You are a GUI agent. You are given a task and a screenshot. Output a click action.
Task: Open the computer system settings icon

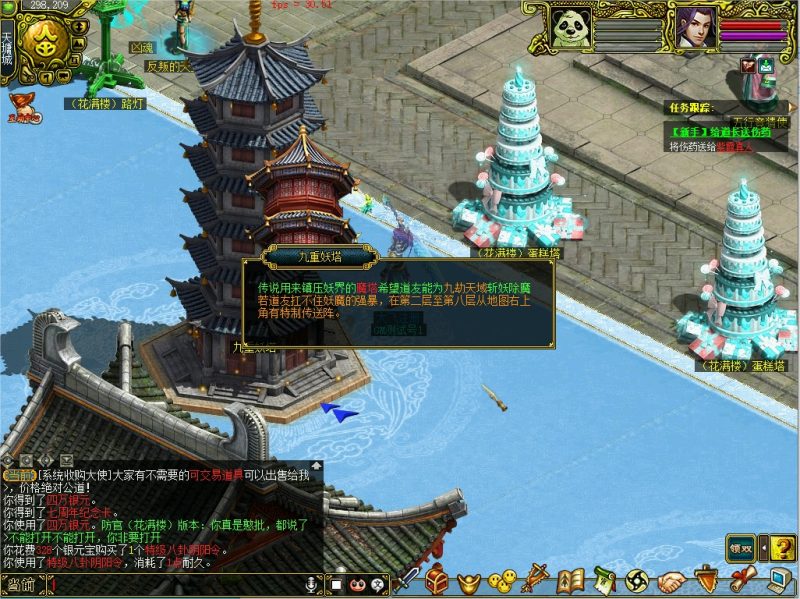point(780,580)
